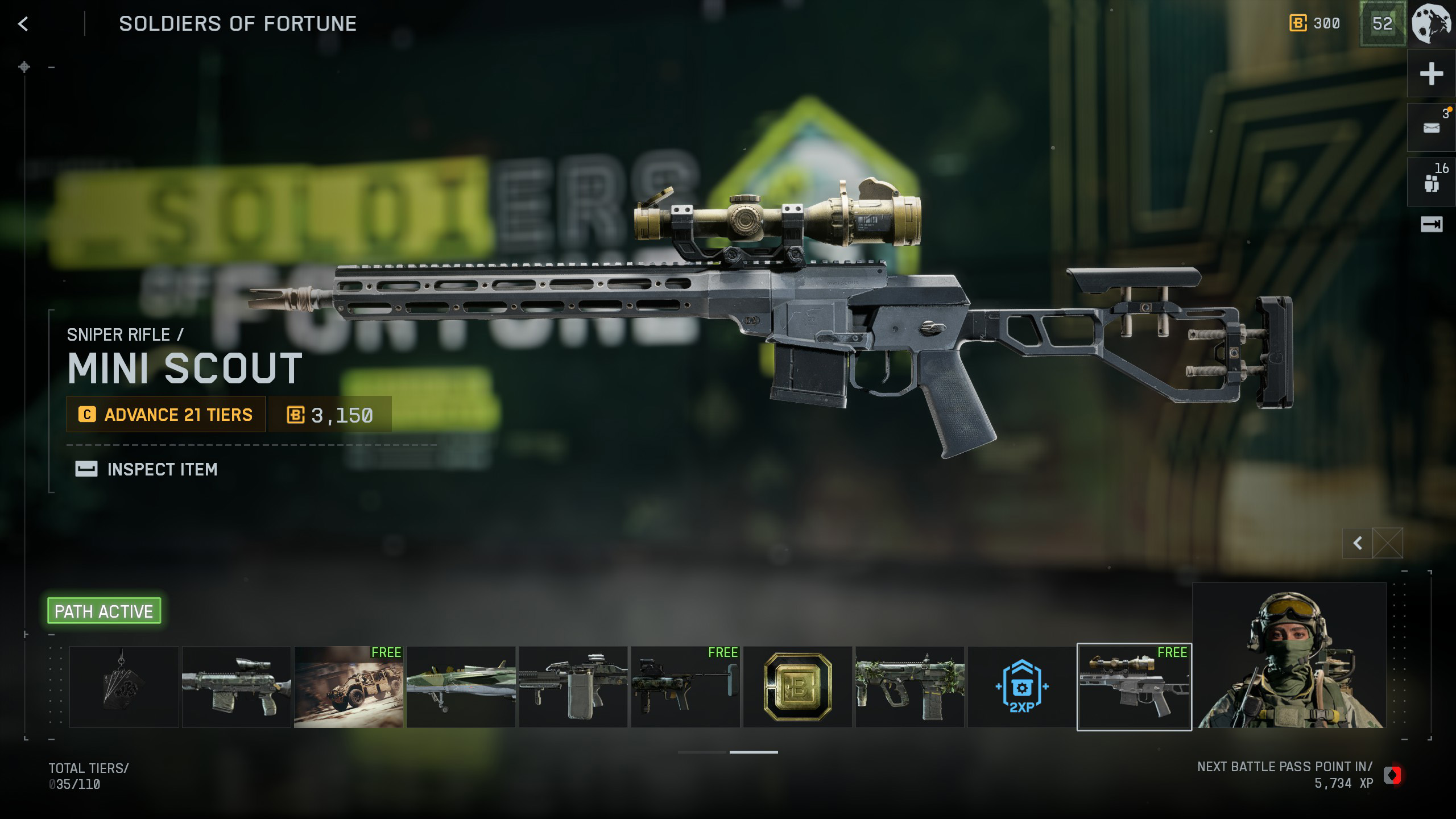This screenshot has height=819, width=1456.
Task: Select the 2XP booster reward tile
Action: 1021,687
